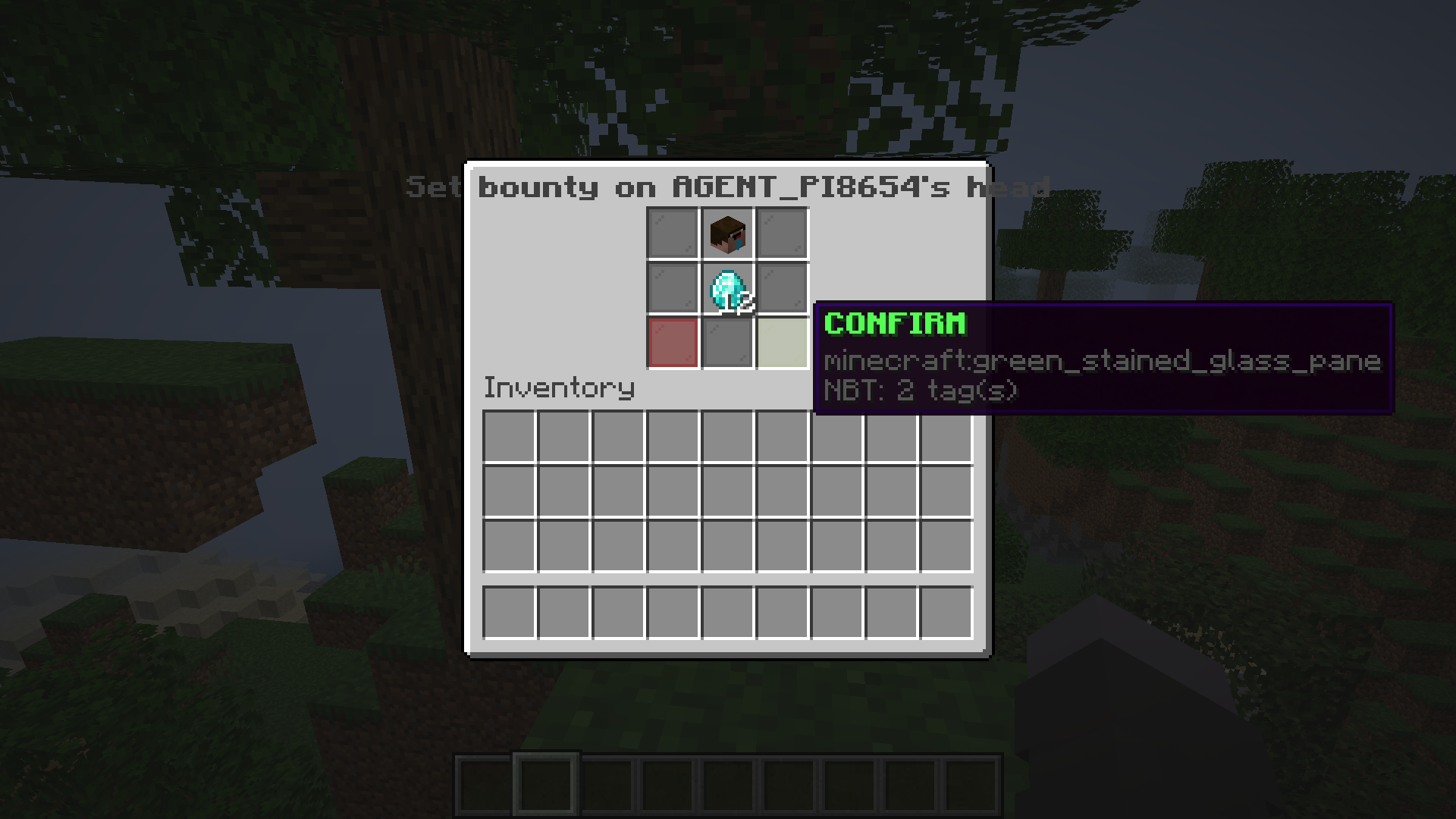Screen dimensions: 1456x819
Task: Click the empty slot right of the diamonds
Action: (782, 289)
